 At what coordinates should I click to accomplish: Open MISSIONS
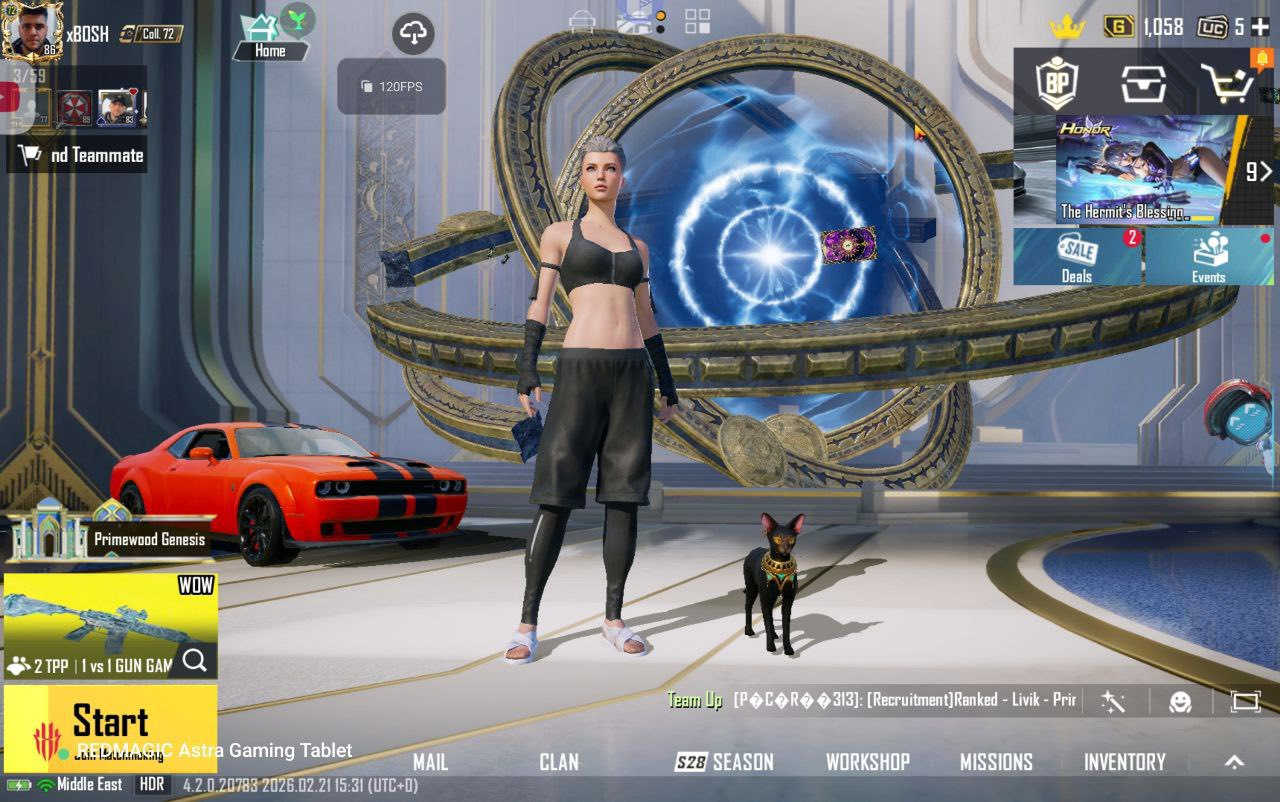pyautogui.click(x=996, y=762)
